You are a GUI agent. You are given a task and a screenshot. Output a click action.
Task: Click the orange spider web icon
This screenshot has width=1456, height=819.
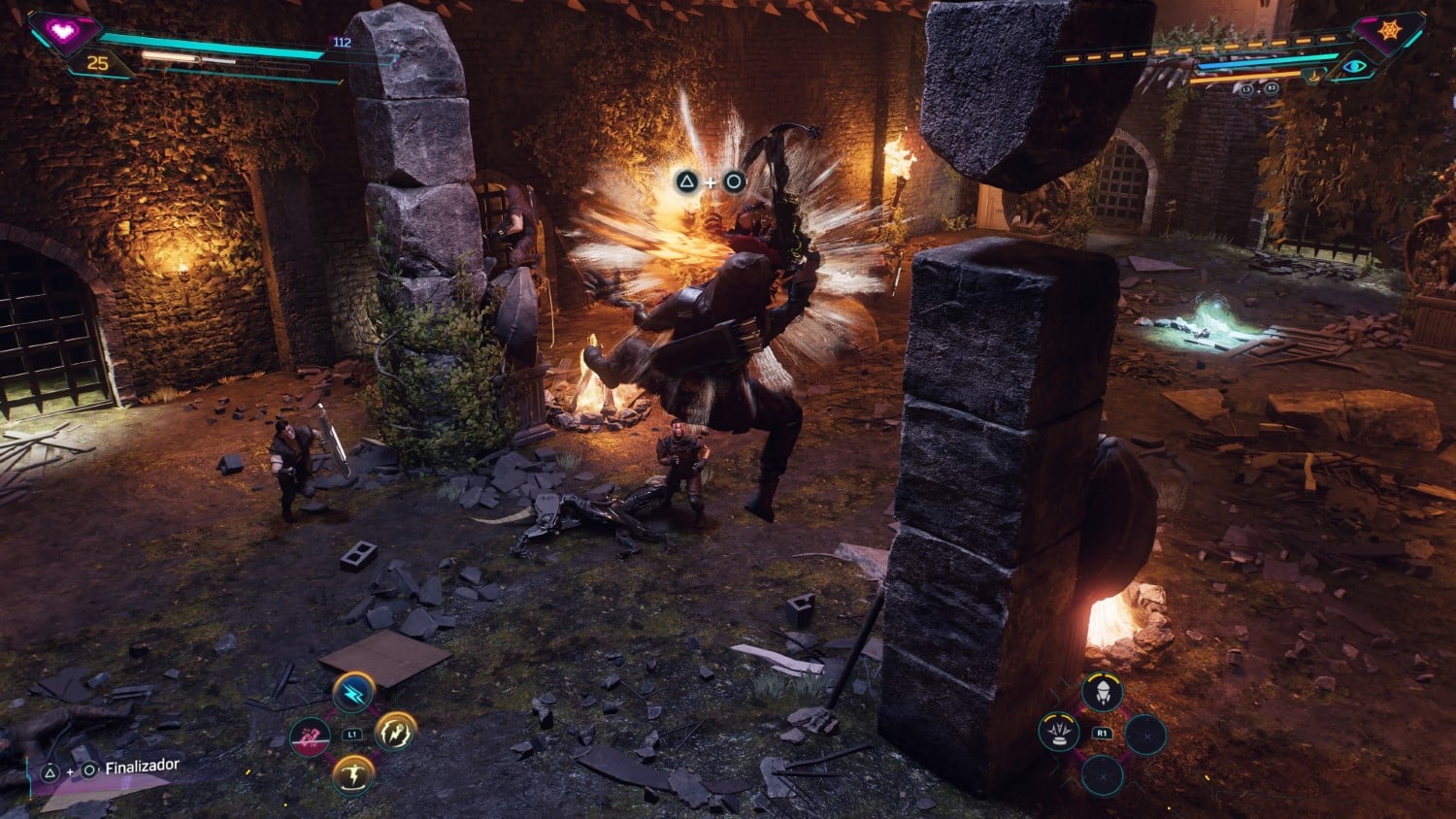(x=1389, y=32)
